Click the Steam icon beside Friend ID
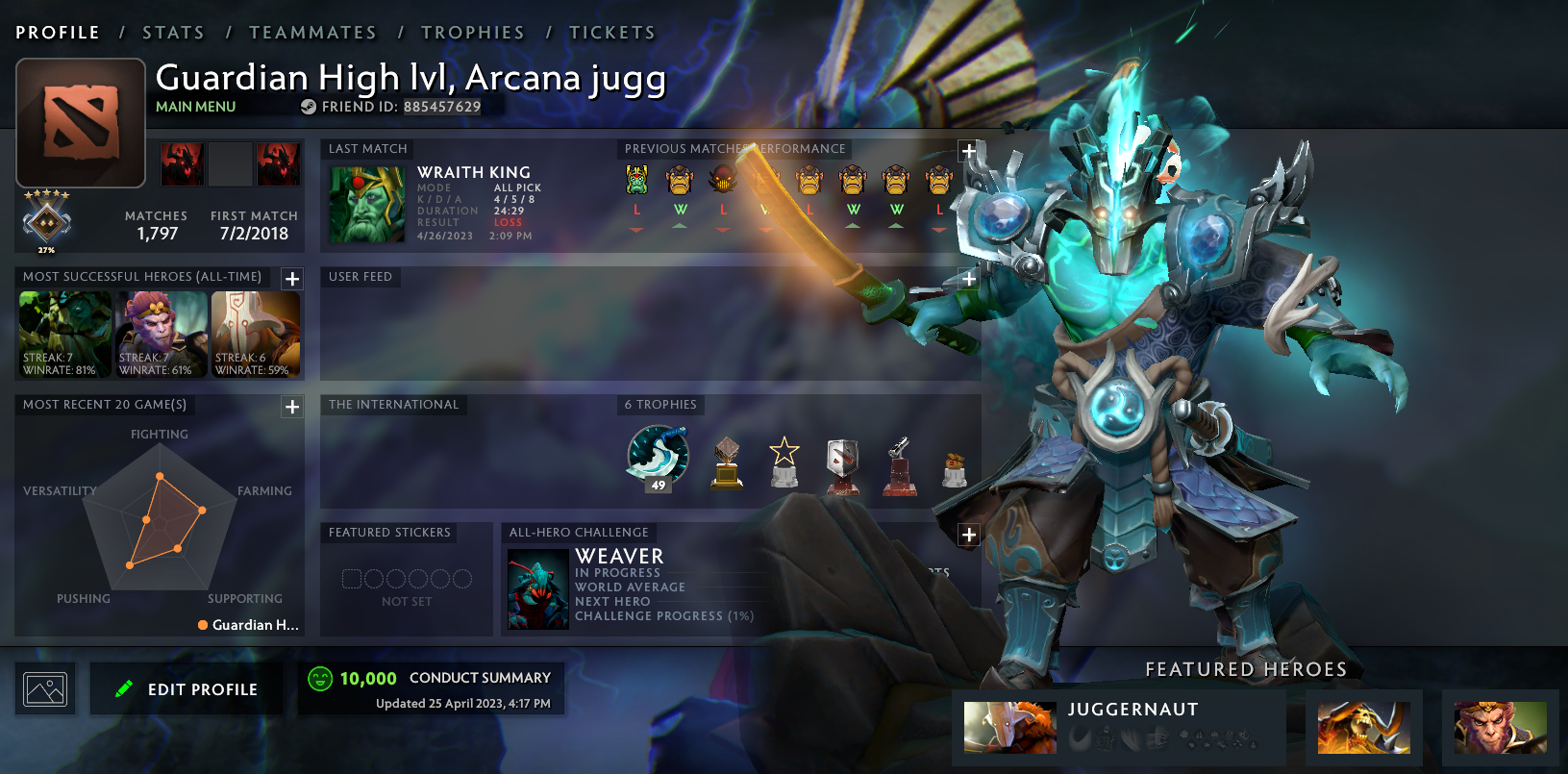 pyautogui.click(x=309, y=108)
